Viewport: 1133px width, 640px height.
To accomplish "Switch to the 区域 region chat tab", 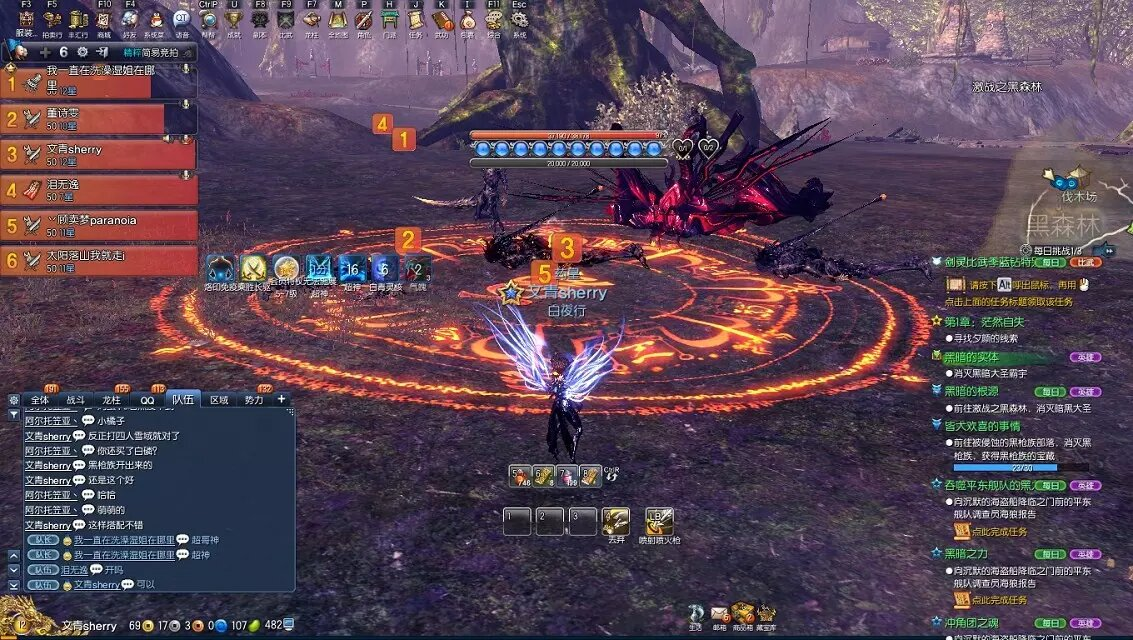I will click(x=219, y=400).
